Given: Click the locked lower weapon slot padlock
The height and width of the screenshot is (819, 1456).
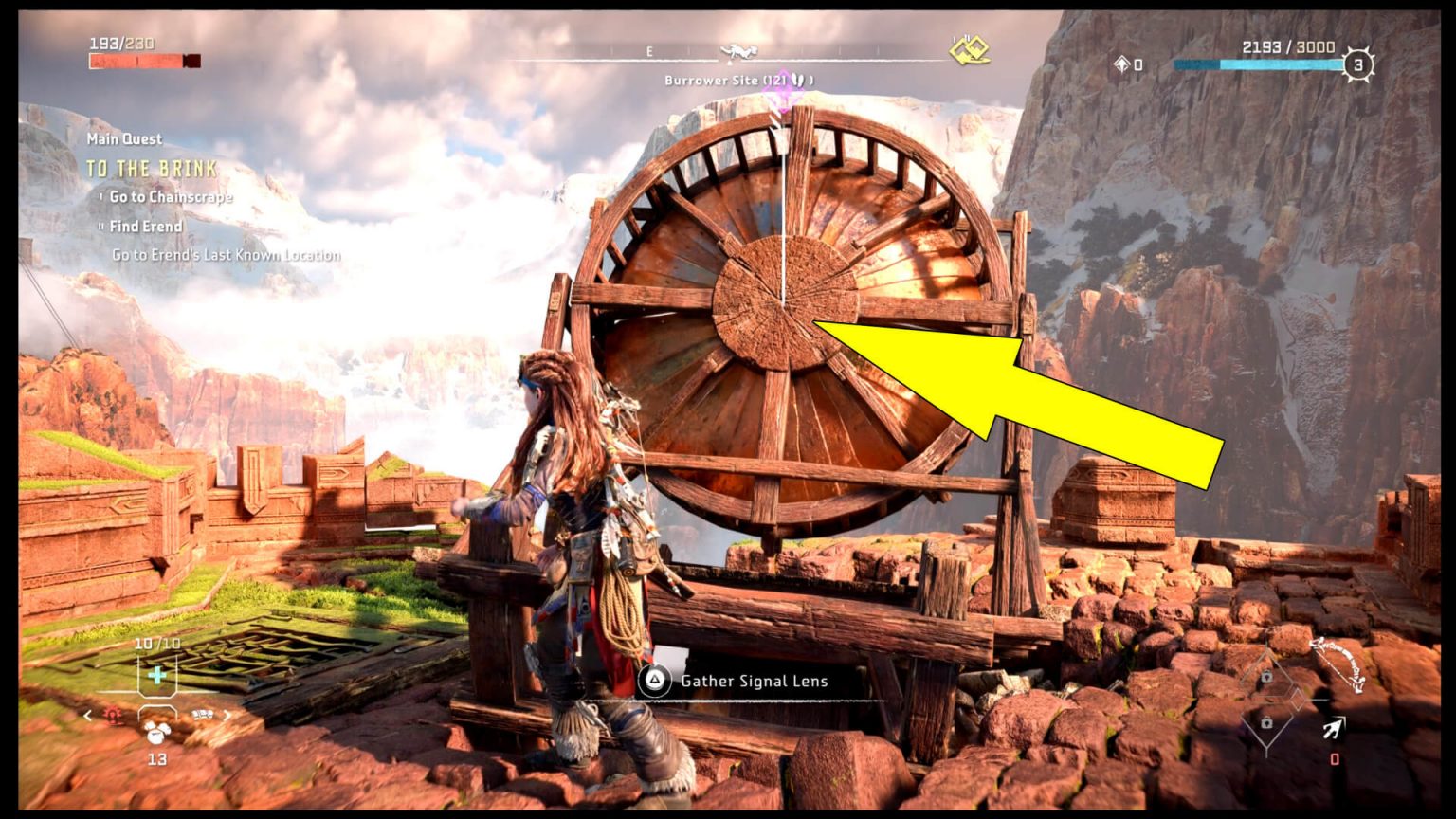Looking at the screenshot, I should tap(1266, 723).
